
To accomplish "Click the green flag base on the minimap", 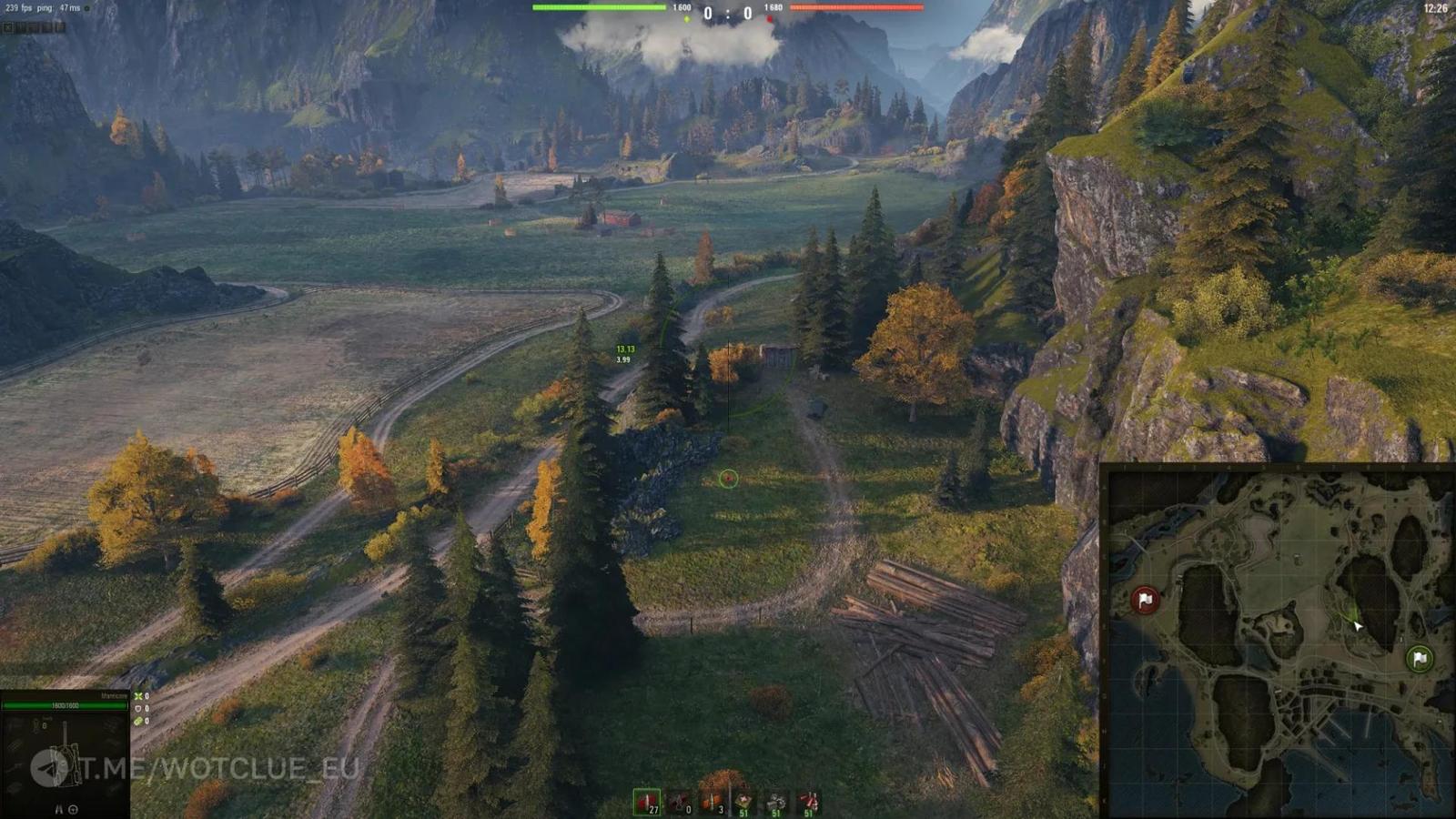I will pyautogui.click(x=1420, y=658).
